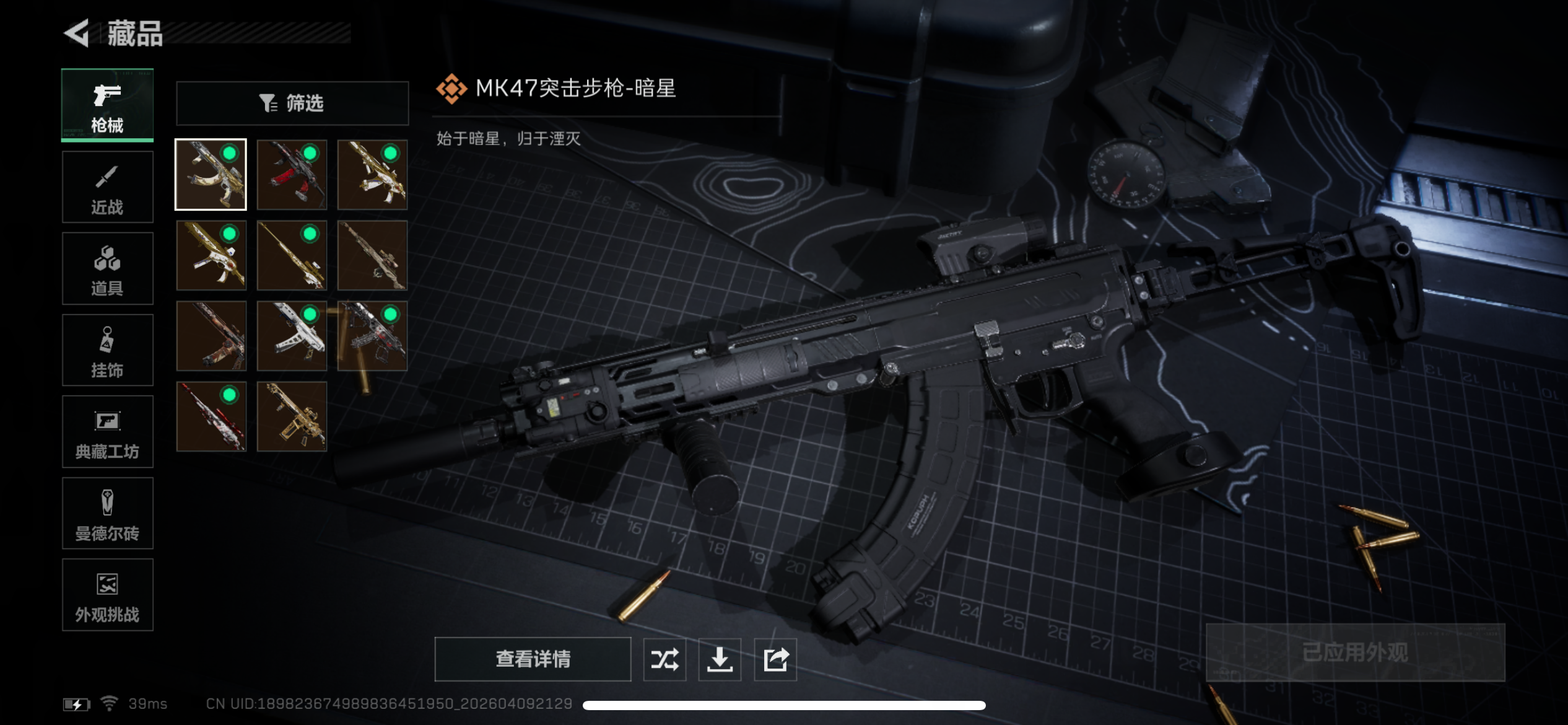Open the 道具 items category

pos(107,268)
